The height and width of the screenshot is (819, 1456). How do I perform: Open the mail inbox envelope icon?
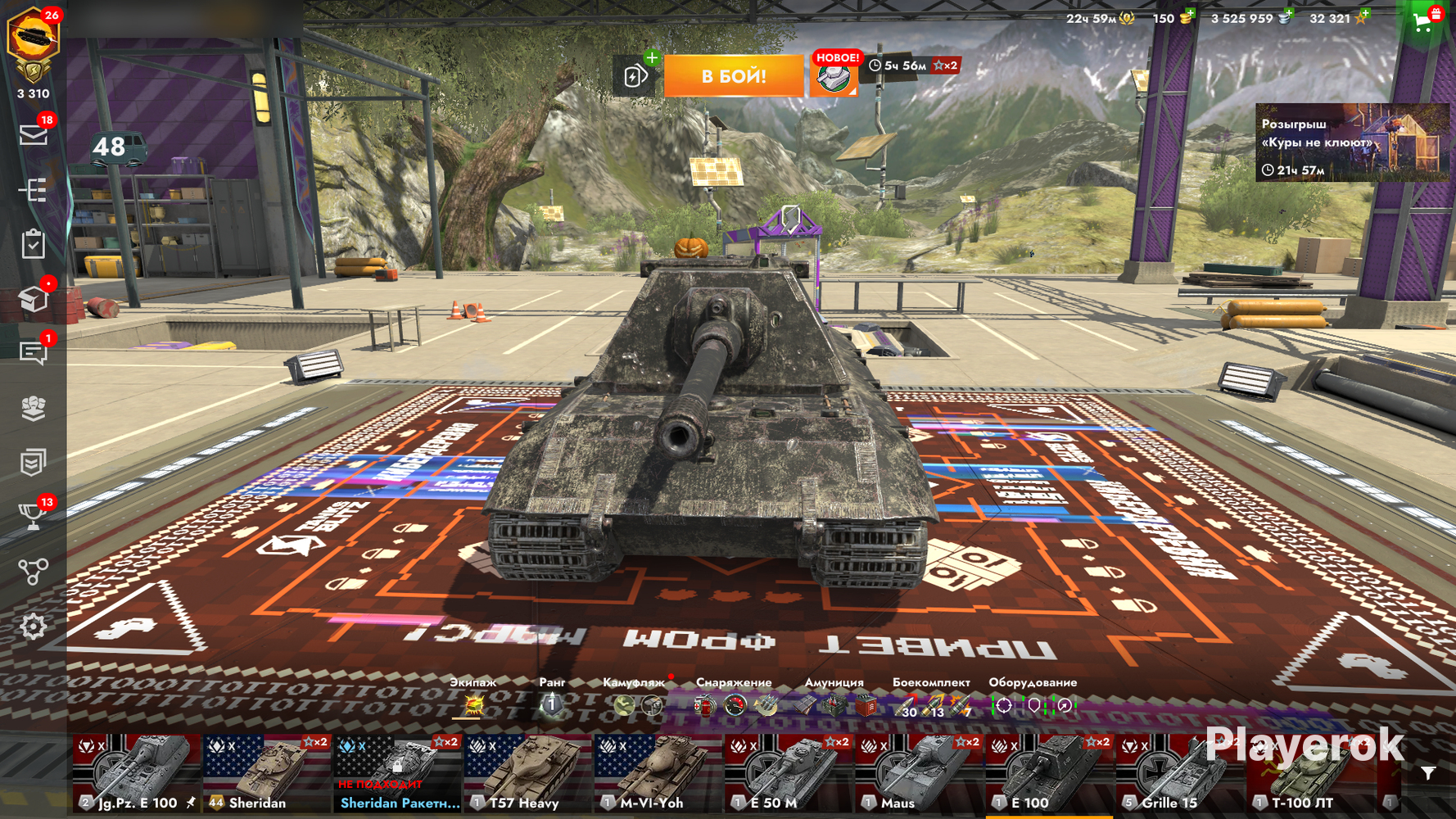(34, 134)
